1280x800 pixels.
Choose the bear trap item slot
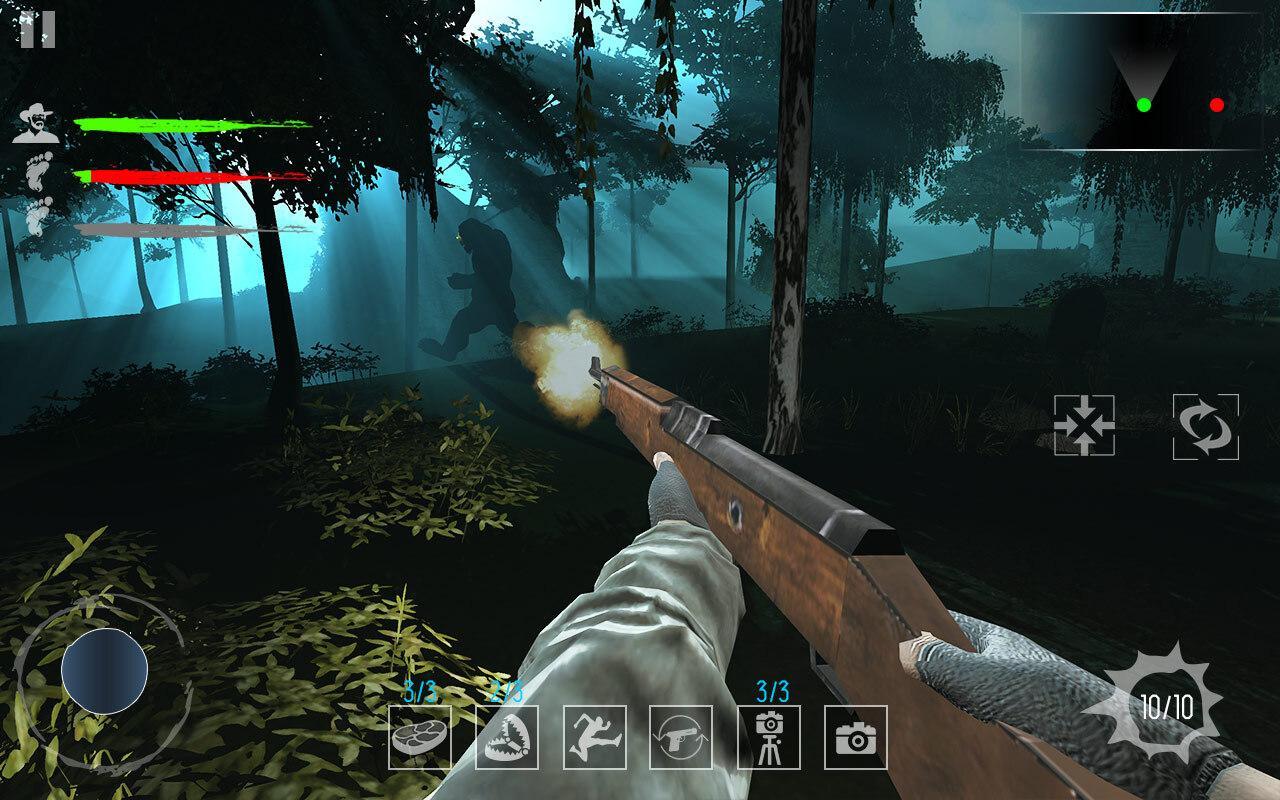[x=507, y=737]
